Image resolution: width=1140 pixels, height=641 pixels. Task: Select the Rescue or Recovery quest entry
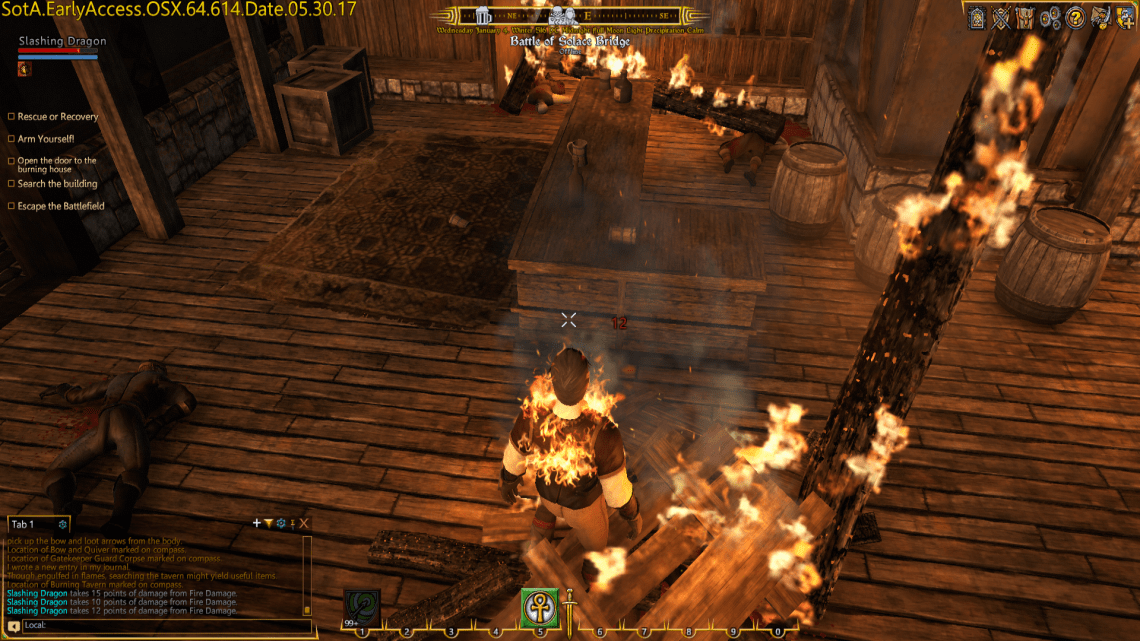(x=57, y=117)
